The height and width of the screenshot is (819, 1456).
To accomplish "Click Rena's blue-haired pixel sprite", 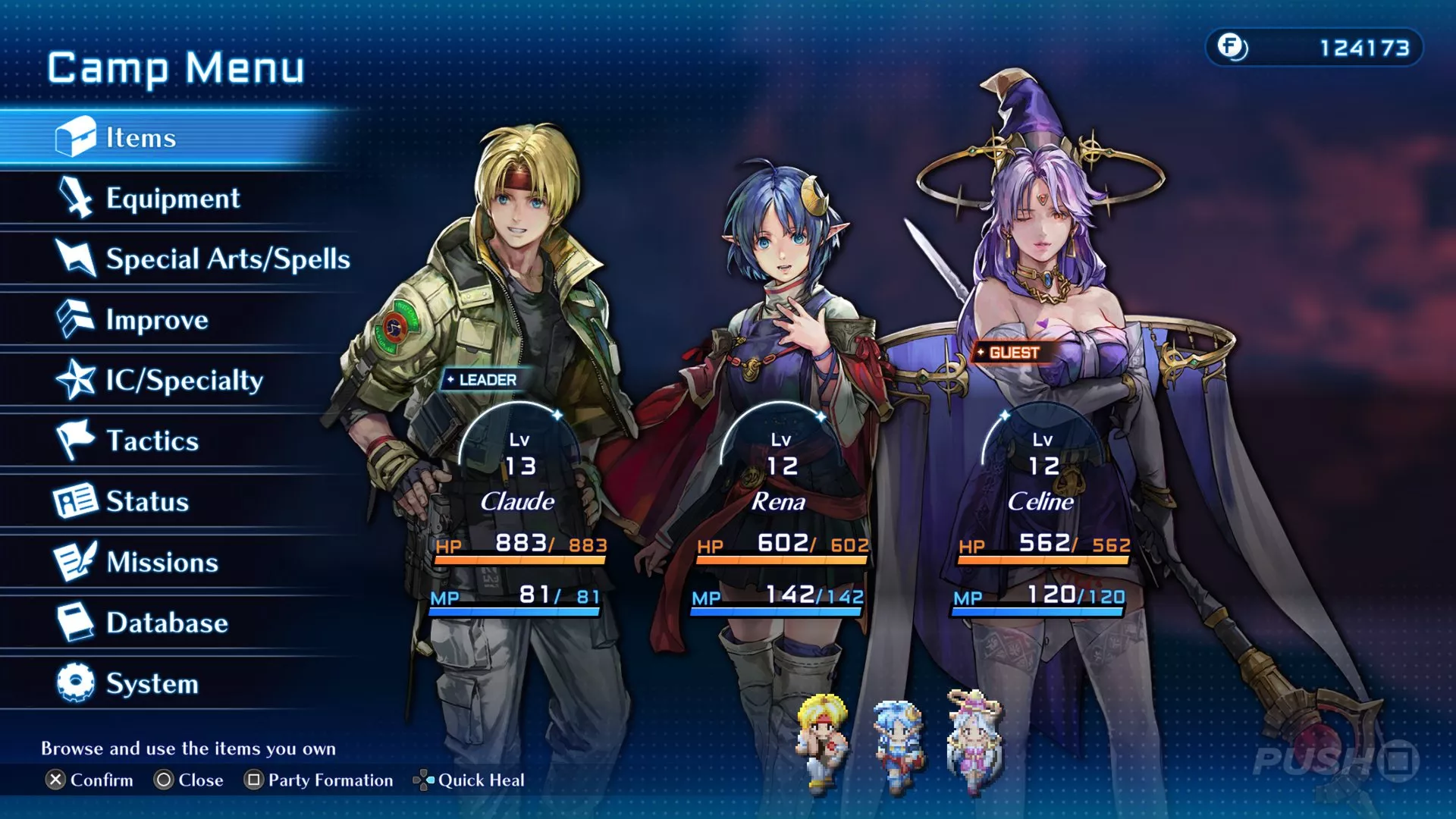I will click(898, 741).
